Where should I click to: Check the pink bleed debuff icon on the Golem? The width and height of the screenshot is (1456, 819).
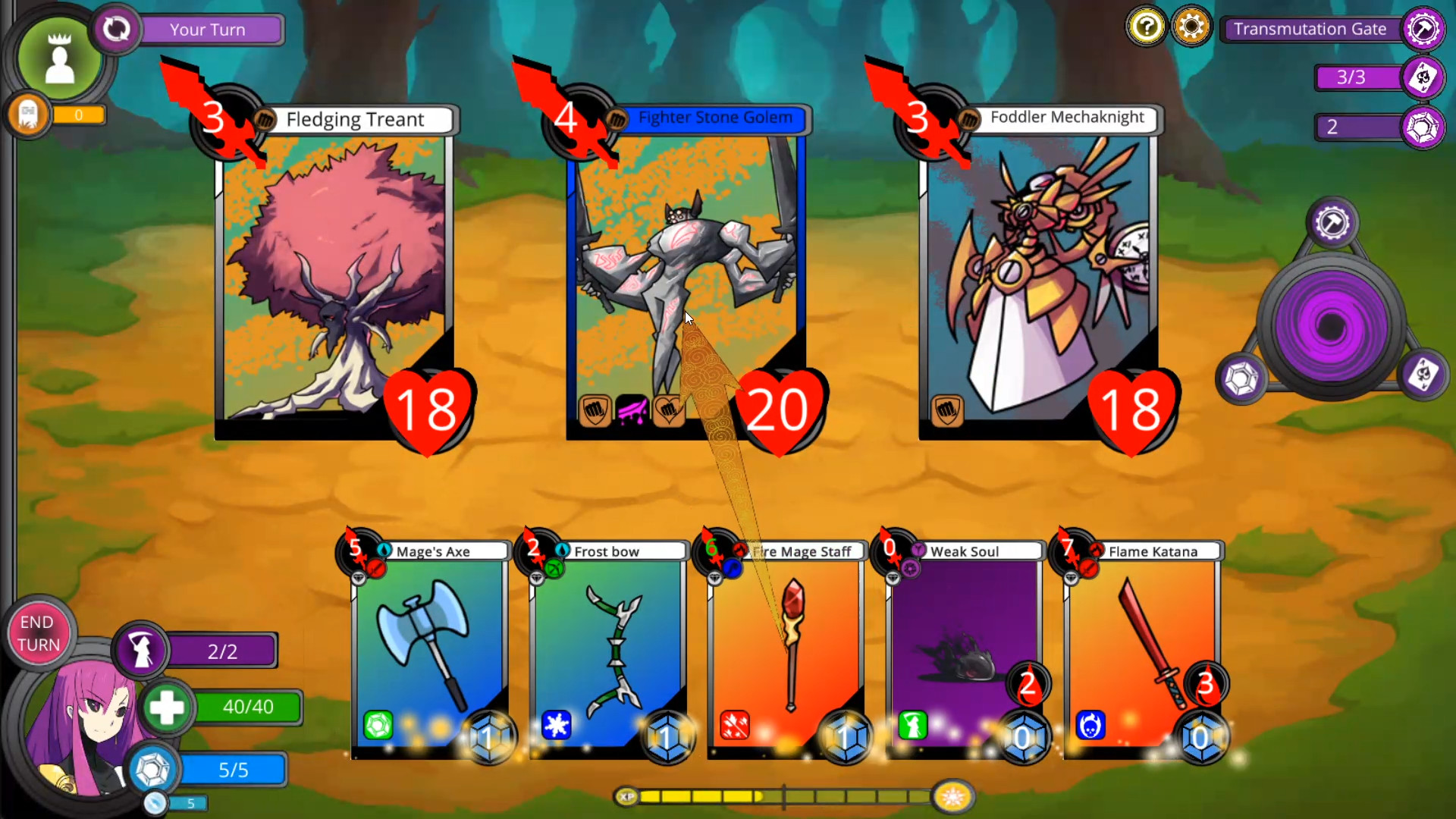(632, 410)
